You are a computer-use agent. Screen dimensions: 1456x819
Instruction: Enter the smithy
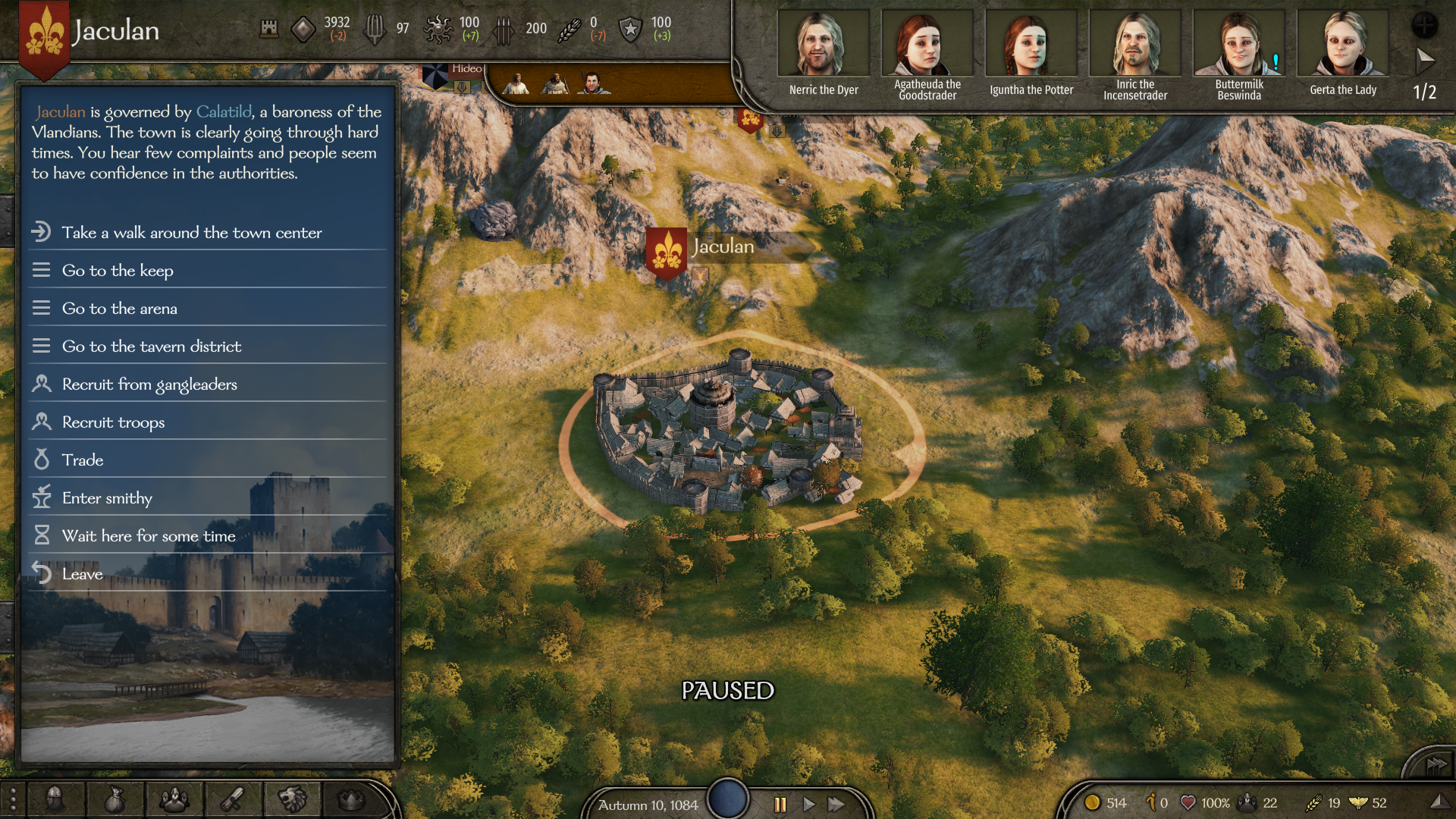107,498
